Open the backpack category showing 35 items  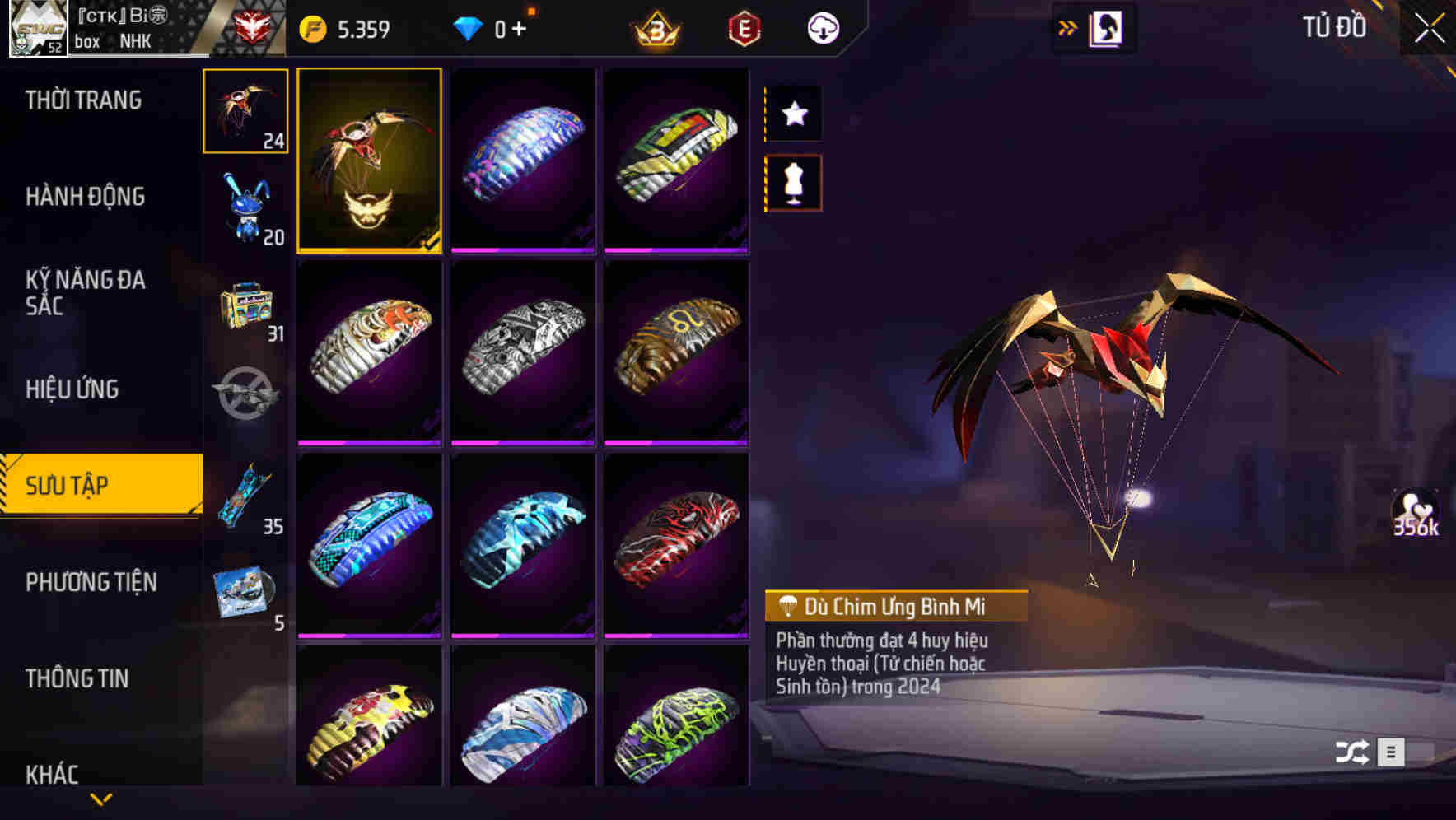click(245, 494)
